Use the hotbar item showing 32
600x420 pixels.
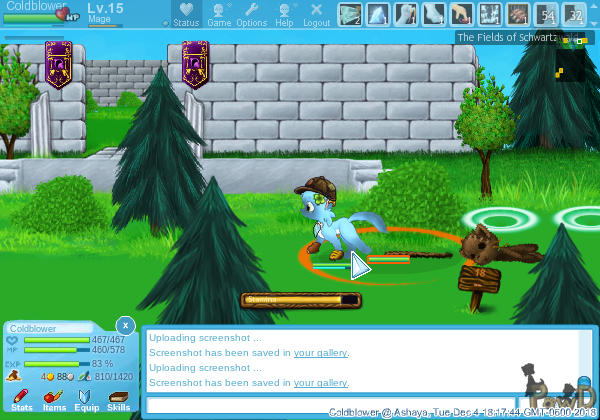click(x=574, y=14)
